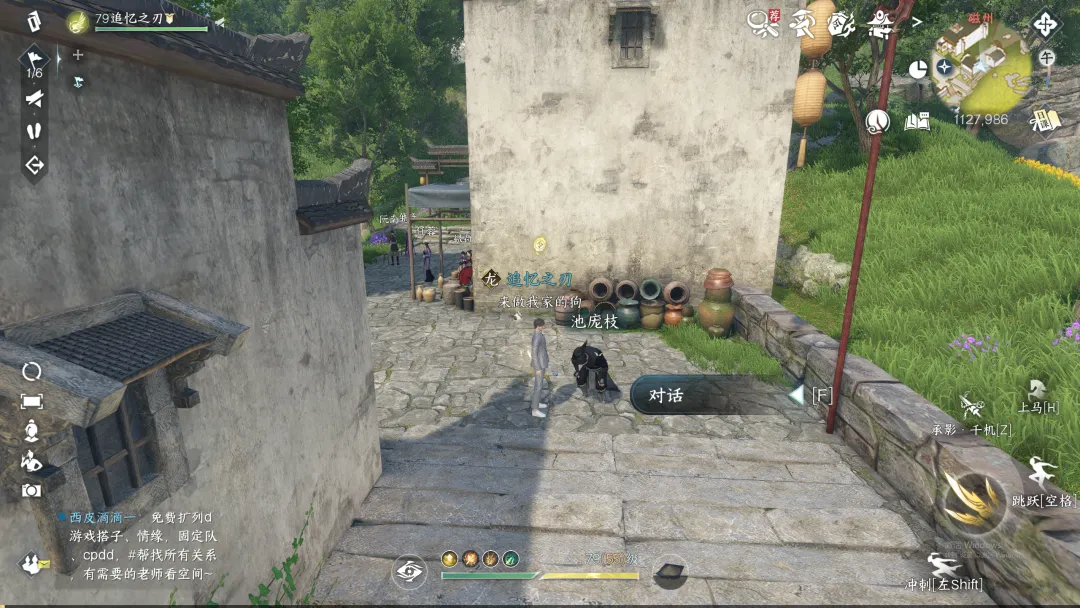Screen dimensions: 1080x608
Task: Open the open-book journal icon
Action: 917,121
